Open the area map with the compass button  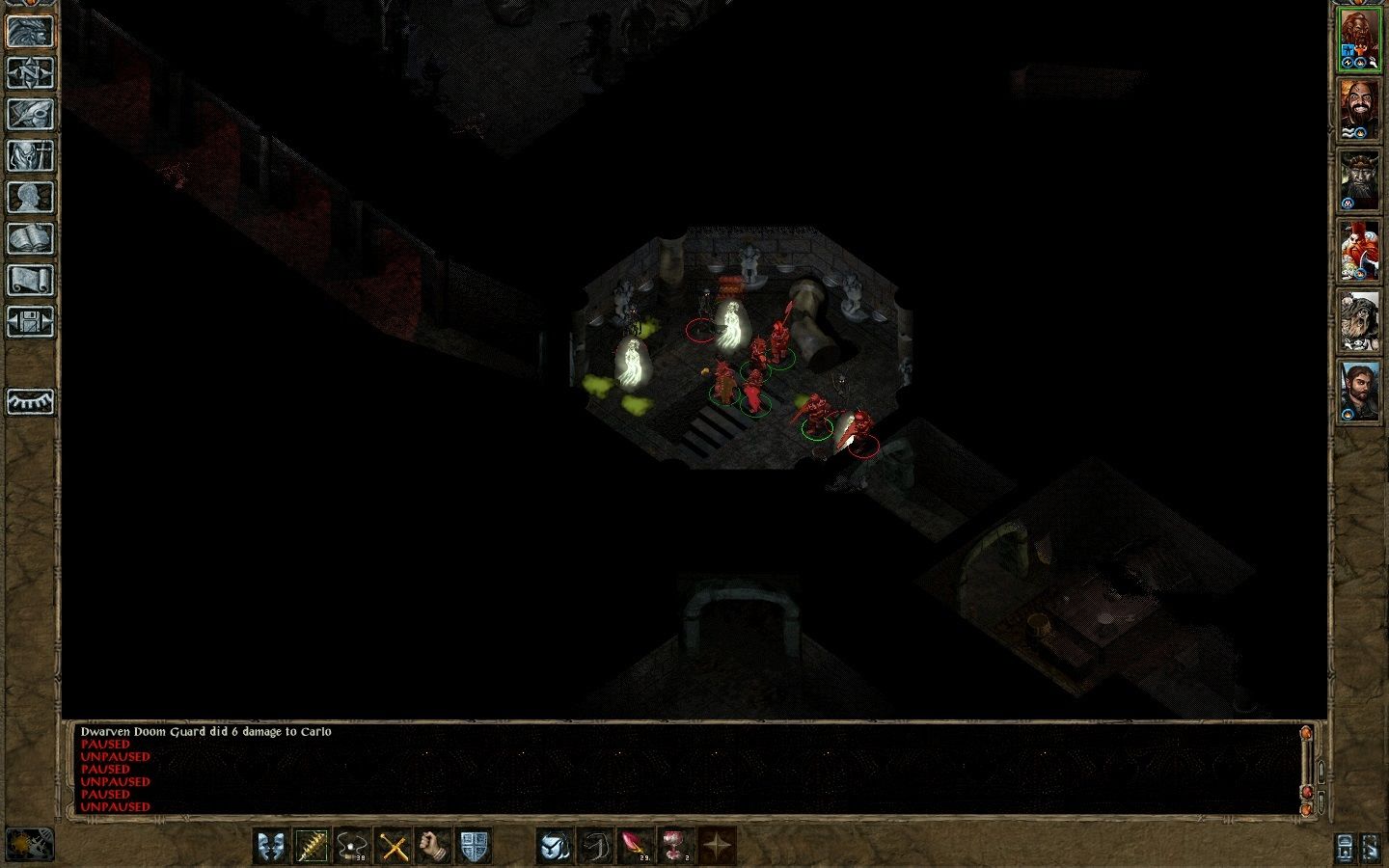[30, 72]
